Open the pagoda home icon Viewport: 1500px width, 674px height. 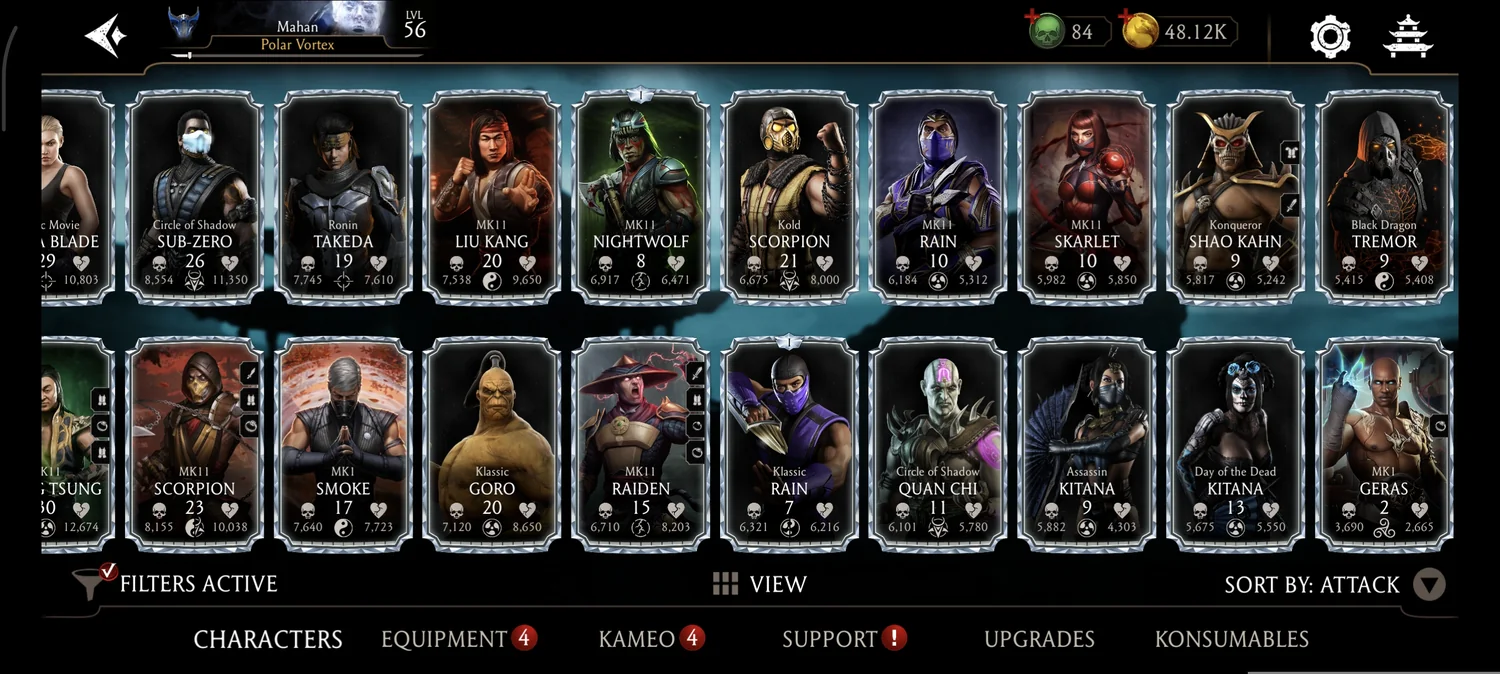point(1408,36)
